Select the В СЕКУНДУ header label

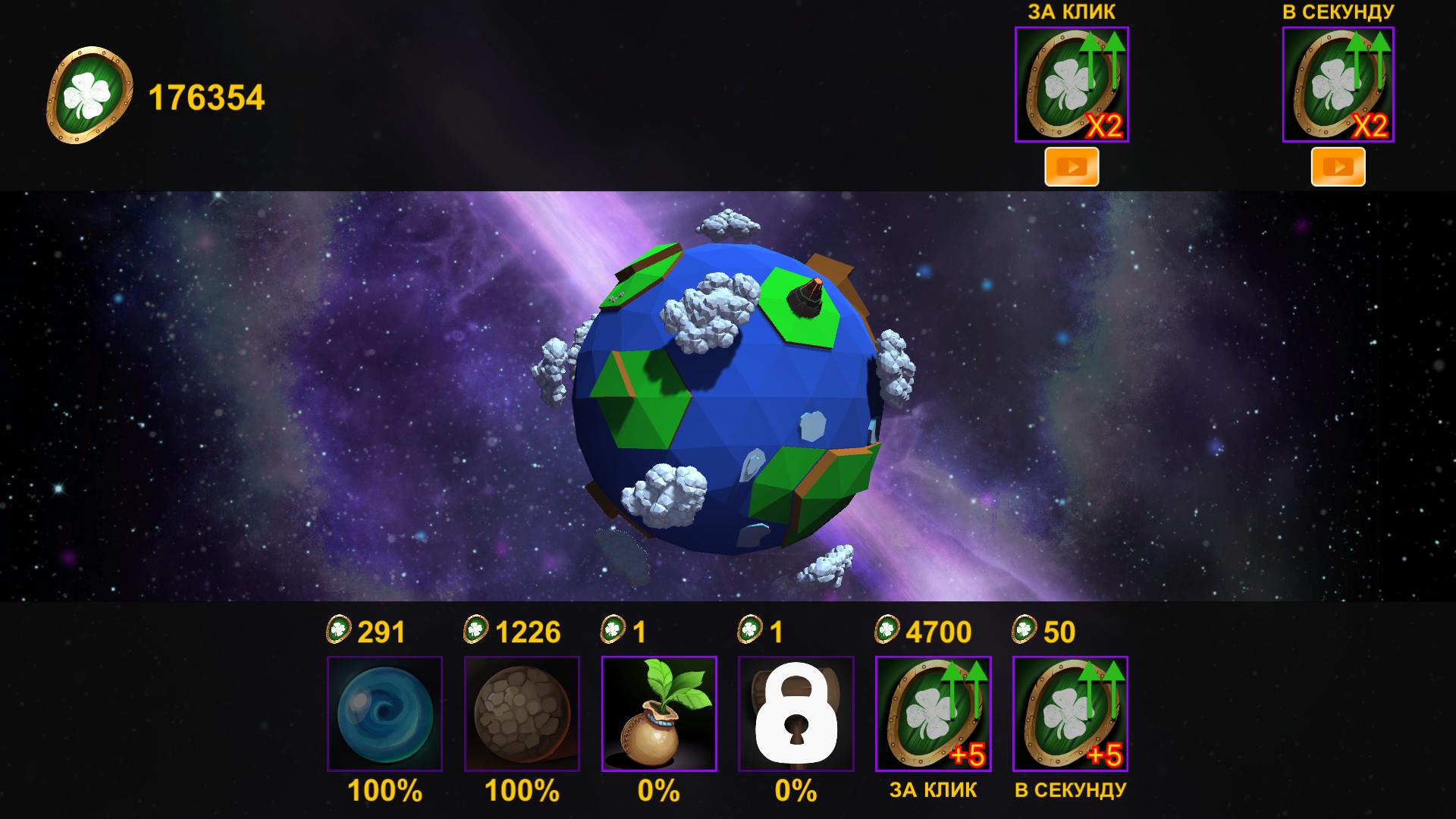pos(1338,11)
